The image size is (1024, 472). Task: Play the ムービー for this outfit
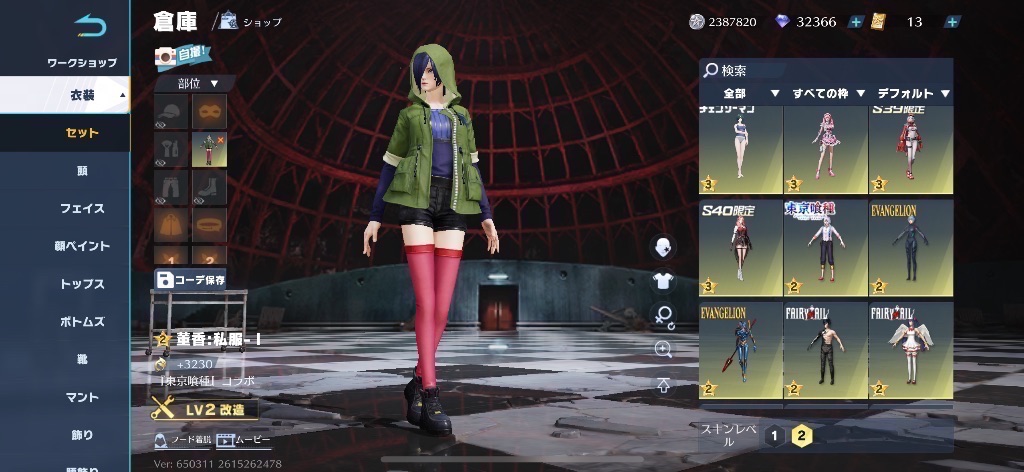[244, 440]
